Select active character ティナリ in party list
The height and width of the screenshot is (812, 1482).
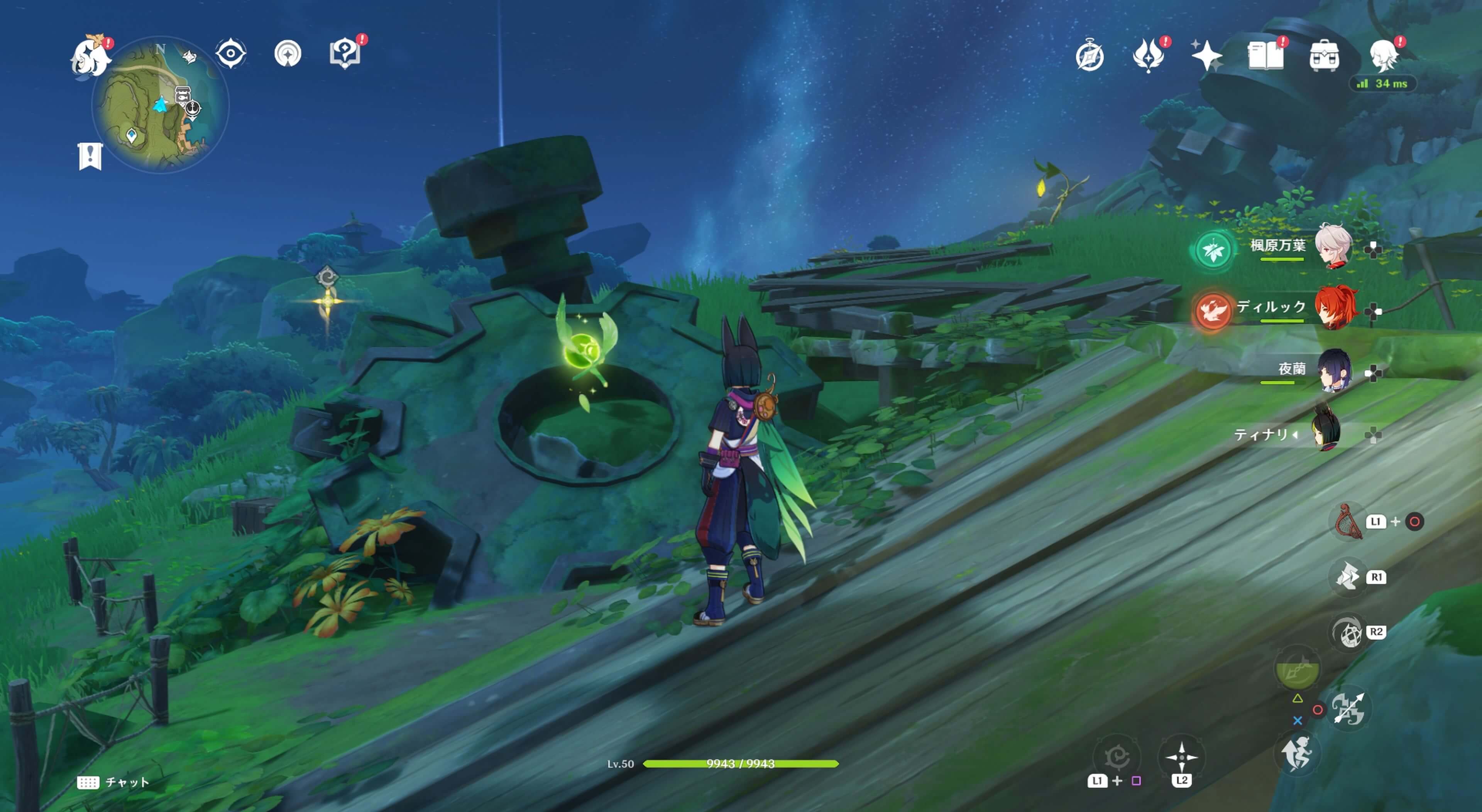click(x=1327, y=433)
